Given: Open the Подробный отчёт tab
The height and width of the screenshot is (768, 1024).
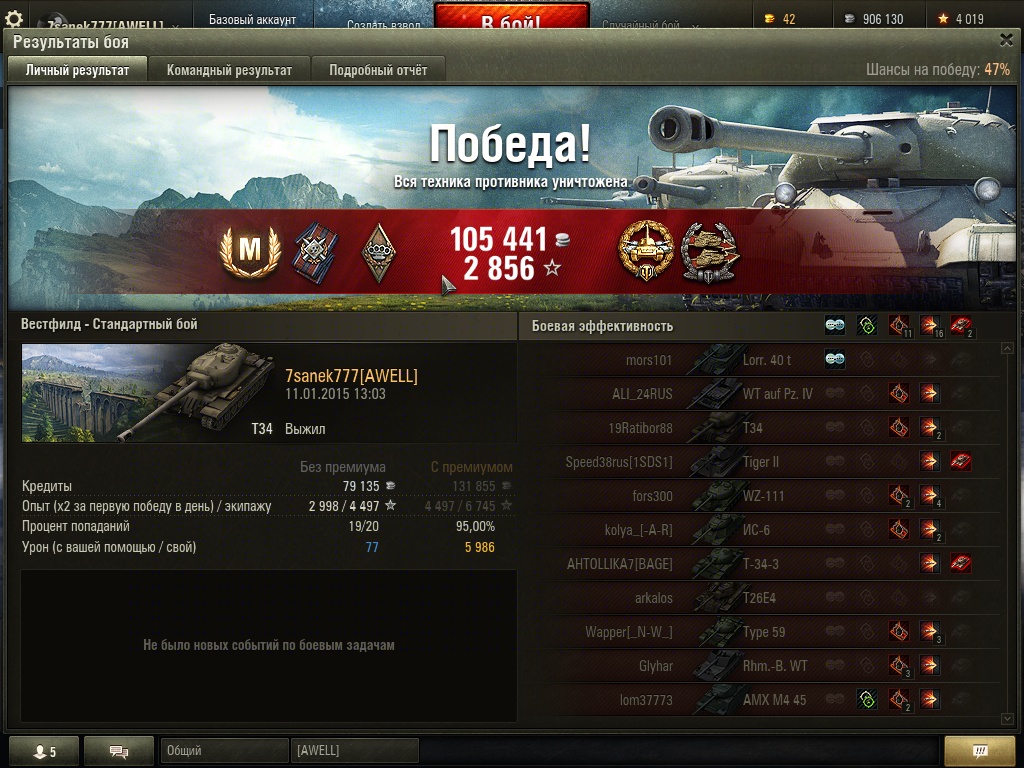Looking at the screenshot, I should [378, 70].
